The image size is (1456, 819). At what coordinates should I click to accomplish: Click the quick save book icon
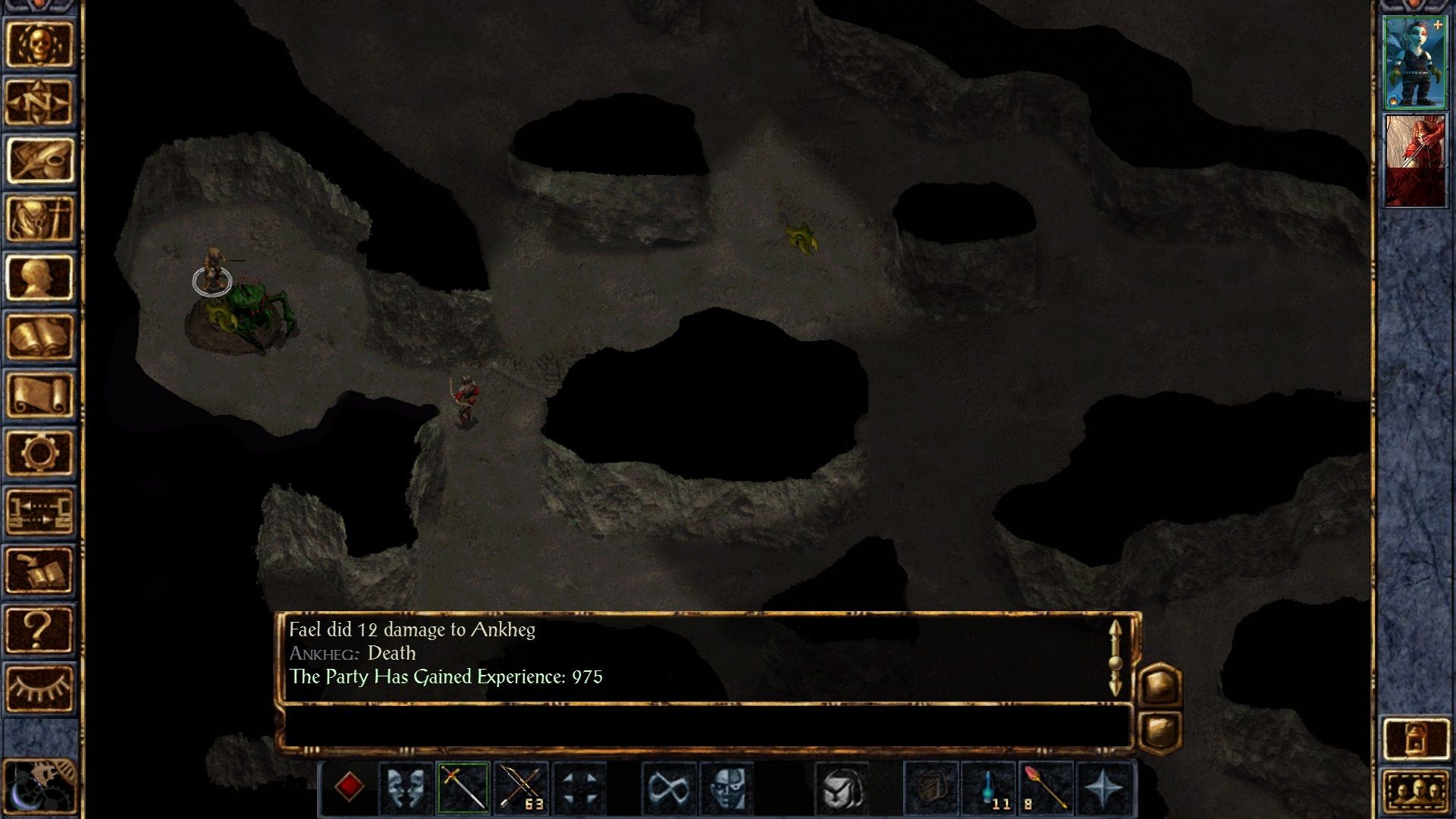click(39, 570)
